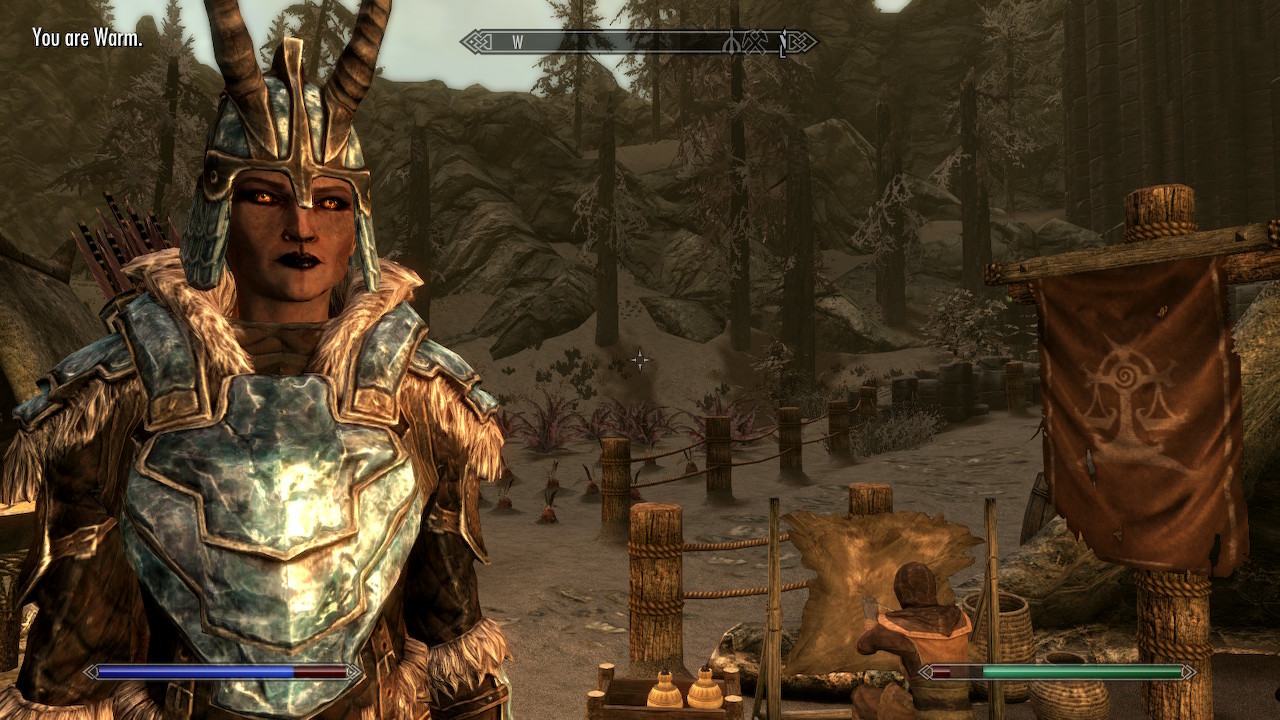Click the crossed pickaxes mine marker on compass
1280x720 pixels.
point(755,42)
